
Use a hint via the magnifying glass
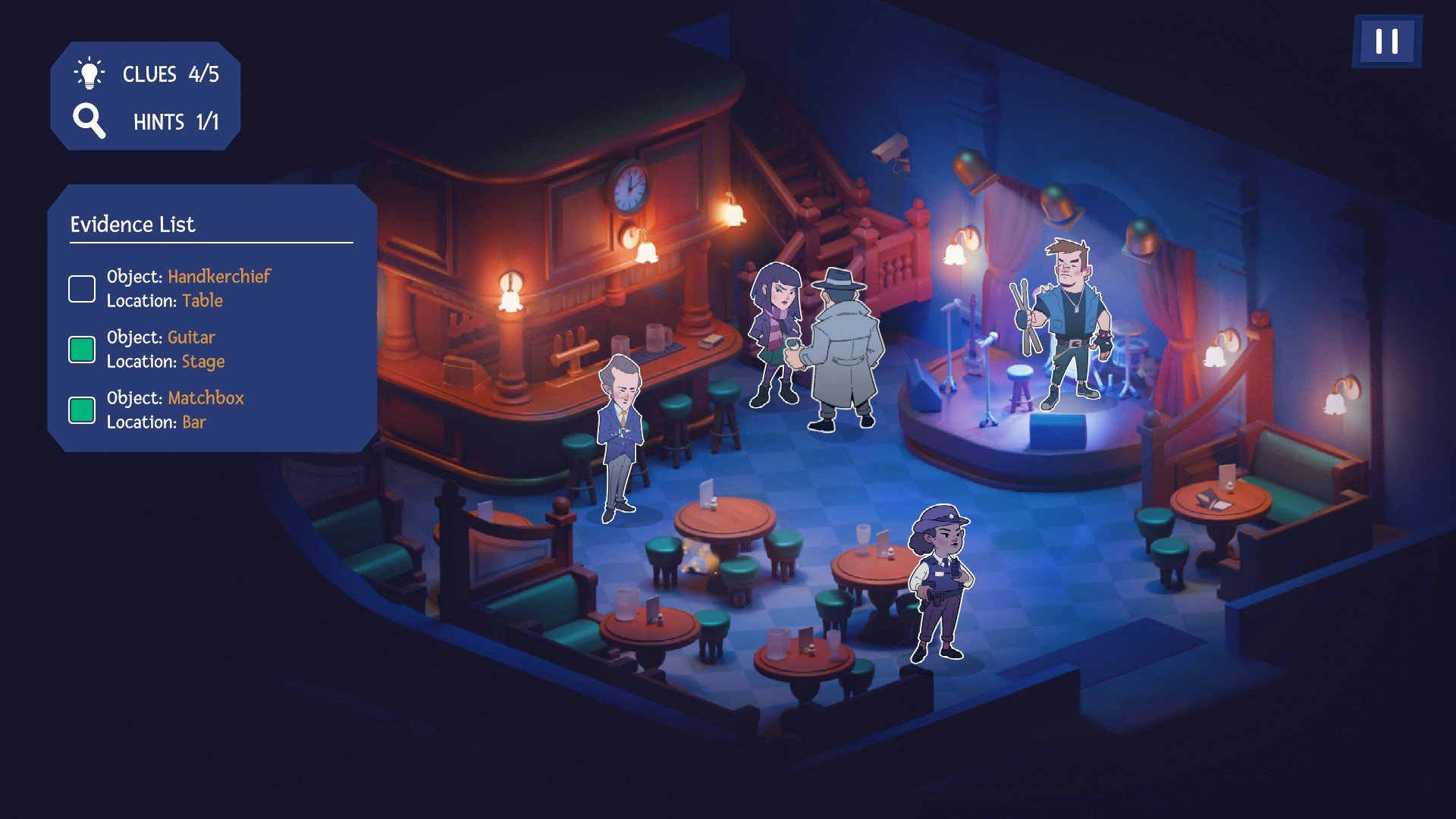pos(89,121)
